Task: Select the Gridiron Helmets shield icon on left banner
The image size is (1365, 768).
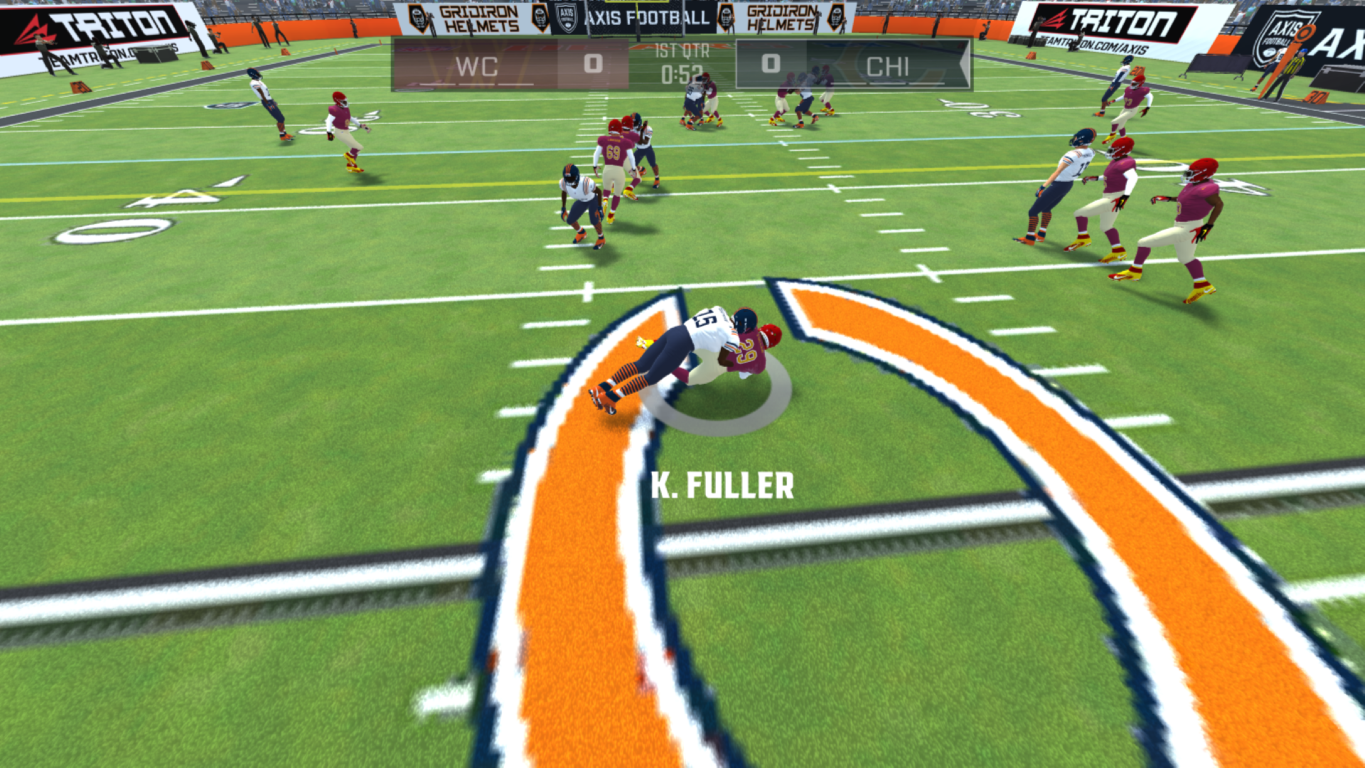Action: [418, 18]
